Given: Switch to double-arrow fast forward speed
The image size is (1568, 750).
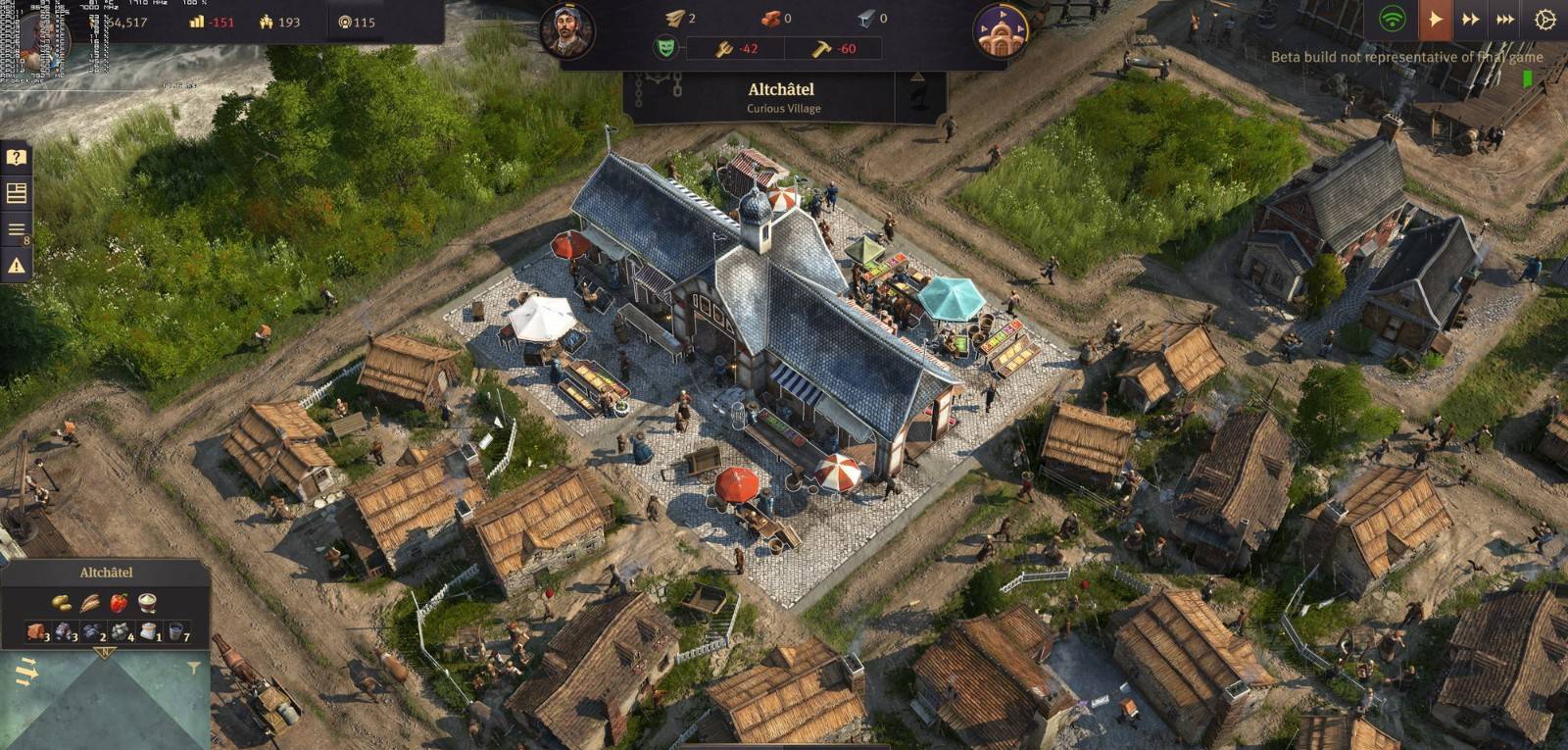Looking at the screenshot, I should (1470, 19).
